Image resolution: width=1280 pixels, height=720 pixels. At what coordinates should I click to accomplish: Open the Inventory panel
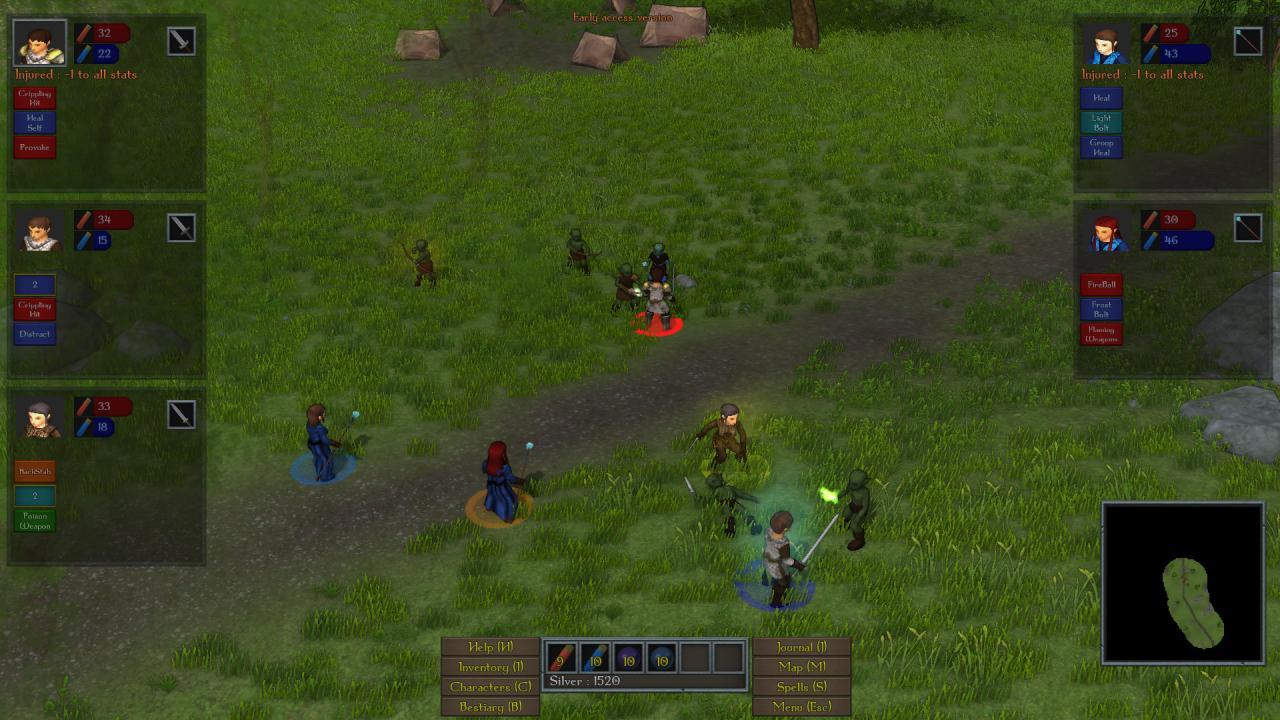[x=488, y=666]
